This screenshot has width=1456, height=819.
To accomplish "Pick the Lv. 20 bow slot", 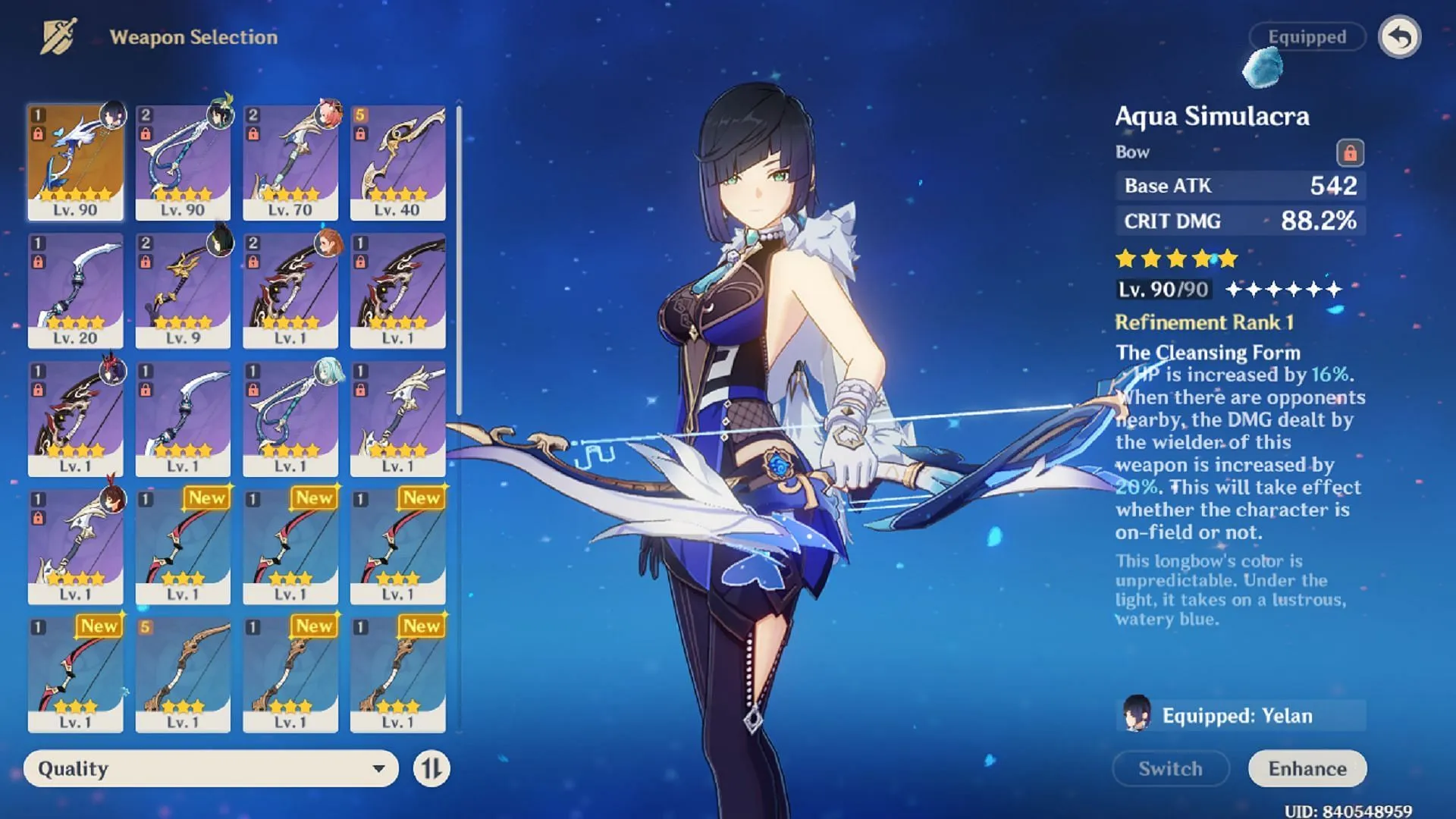I will (x=75, y=290).
